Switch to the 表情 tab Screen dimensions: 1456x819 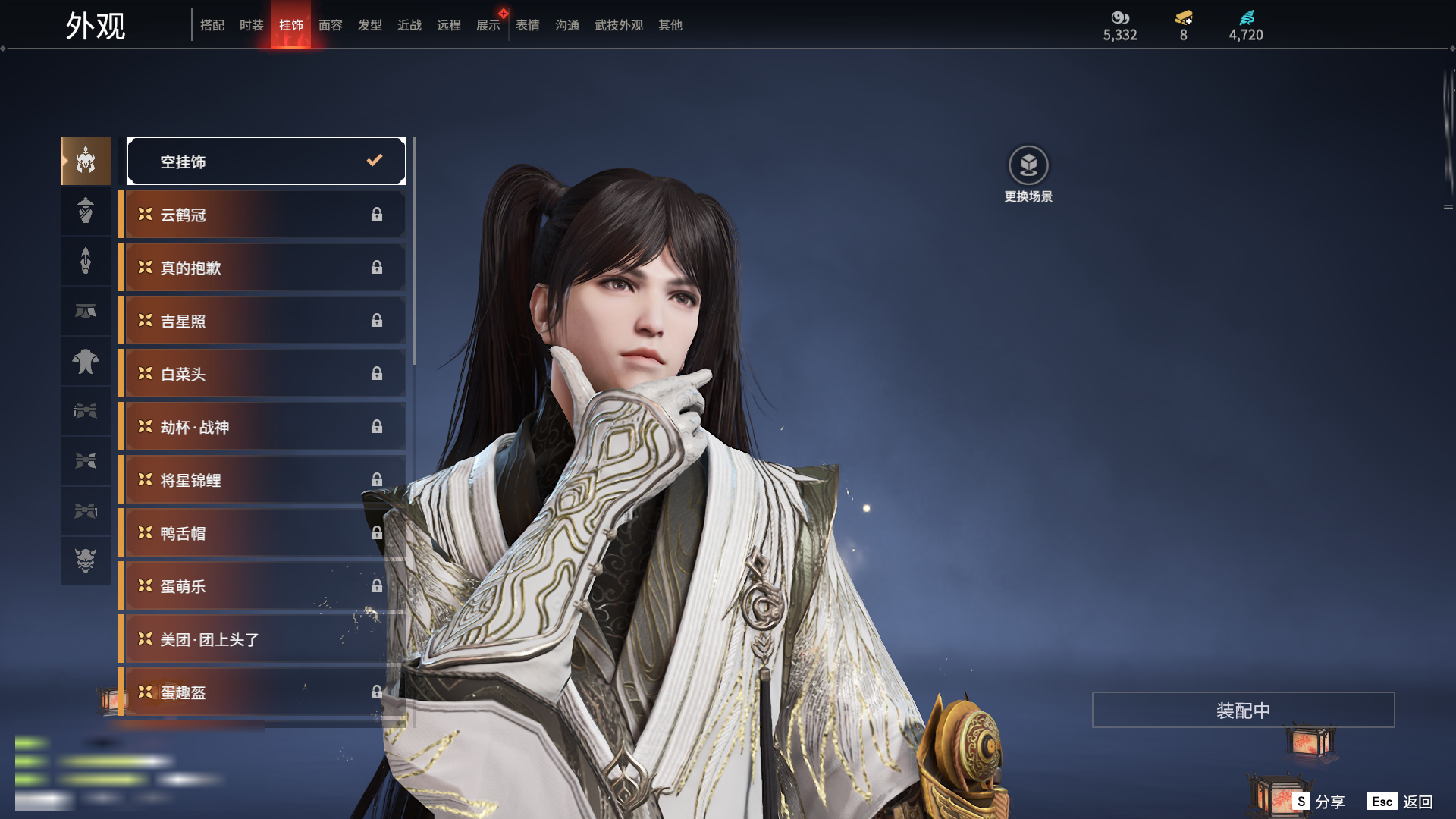(527, 25)
